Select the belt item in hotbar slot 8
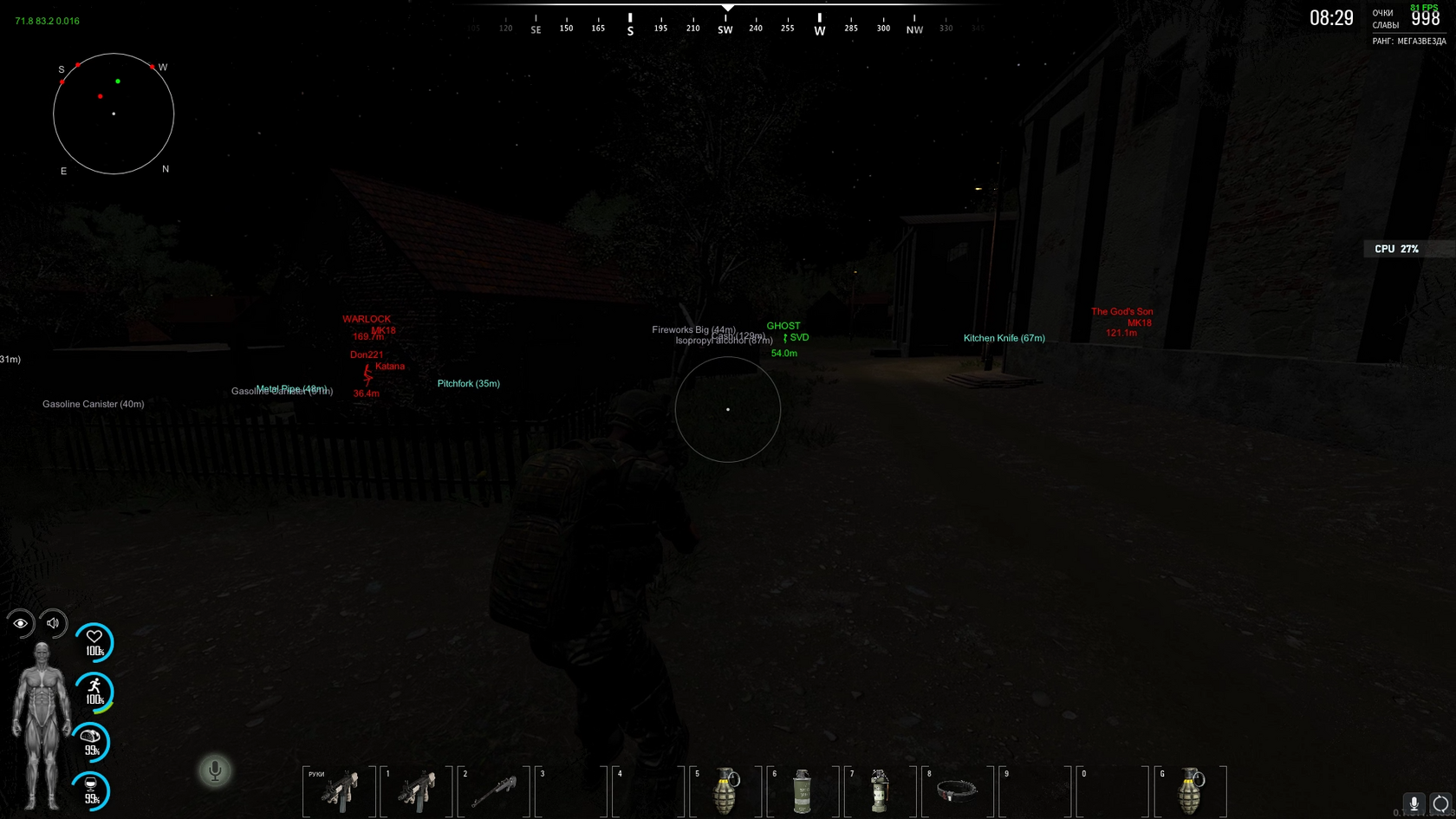1456x819 pixels. coord(954,790)
